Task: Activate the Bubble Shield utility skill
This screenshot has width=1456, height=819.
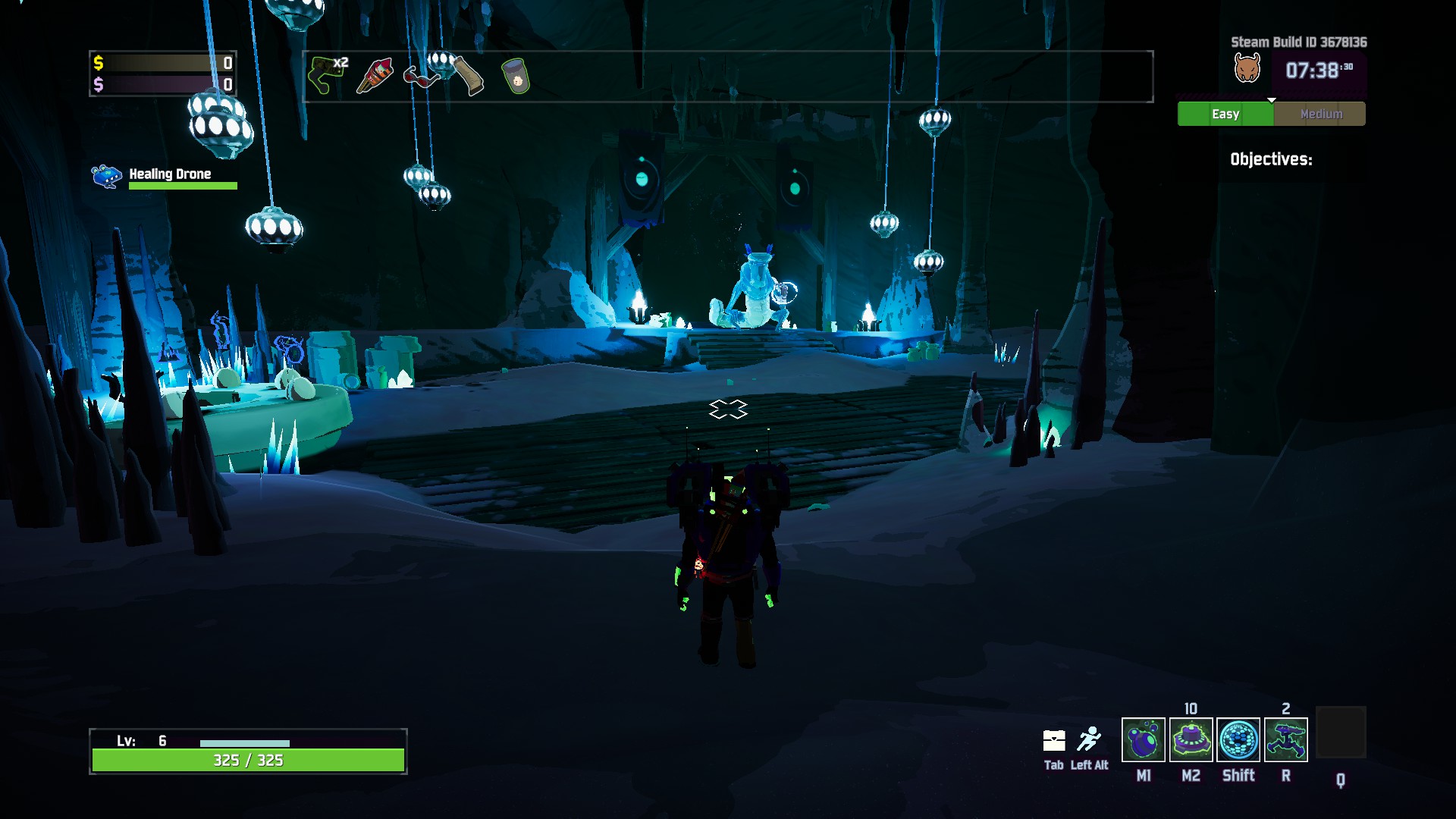Action: [1238, 739]
